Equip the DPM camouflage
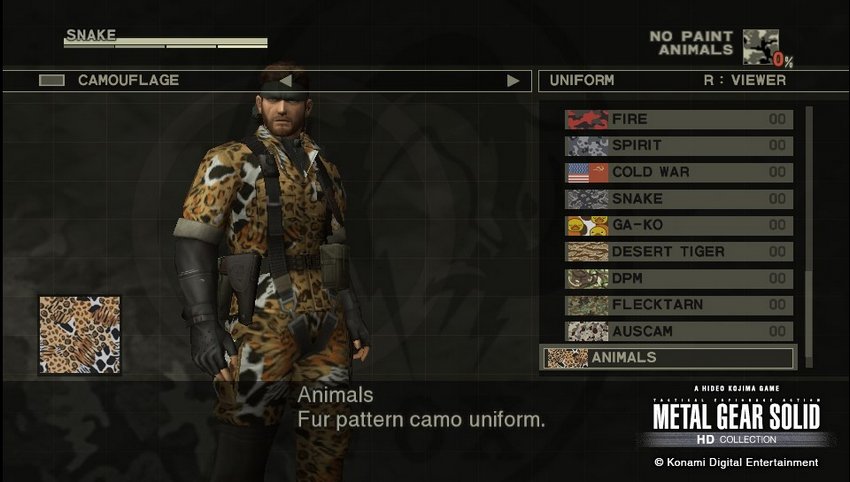850x482 pixels. (678, 278)
